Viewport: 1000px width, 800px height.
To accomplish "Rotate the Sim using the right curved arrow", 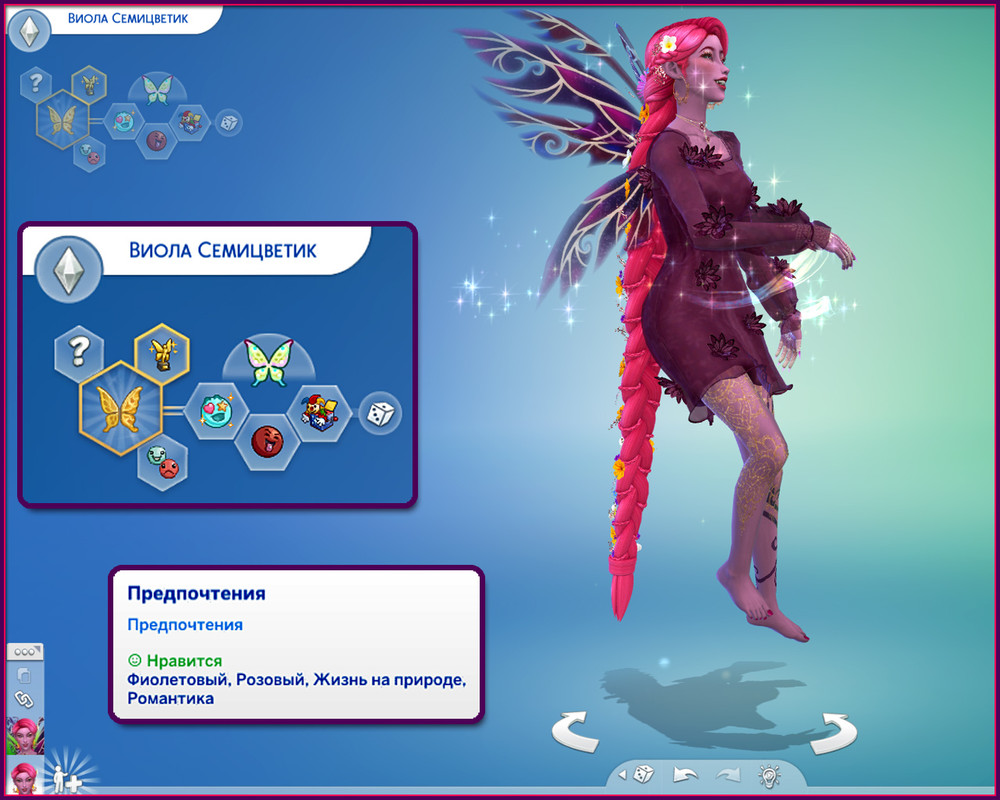I will (x=833, y=733).
